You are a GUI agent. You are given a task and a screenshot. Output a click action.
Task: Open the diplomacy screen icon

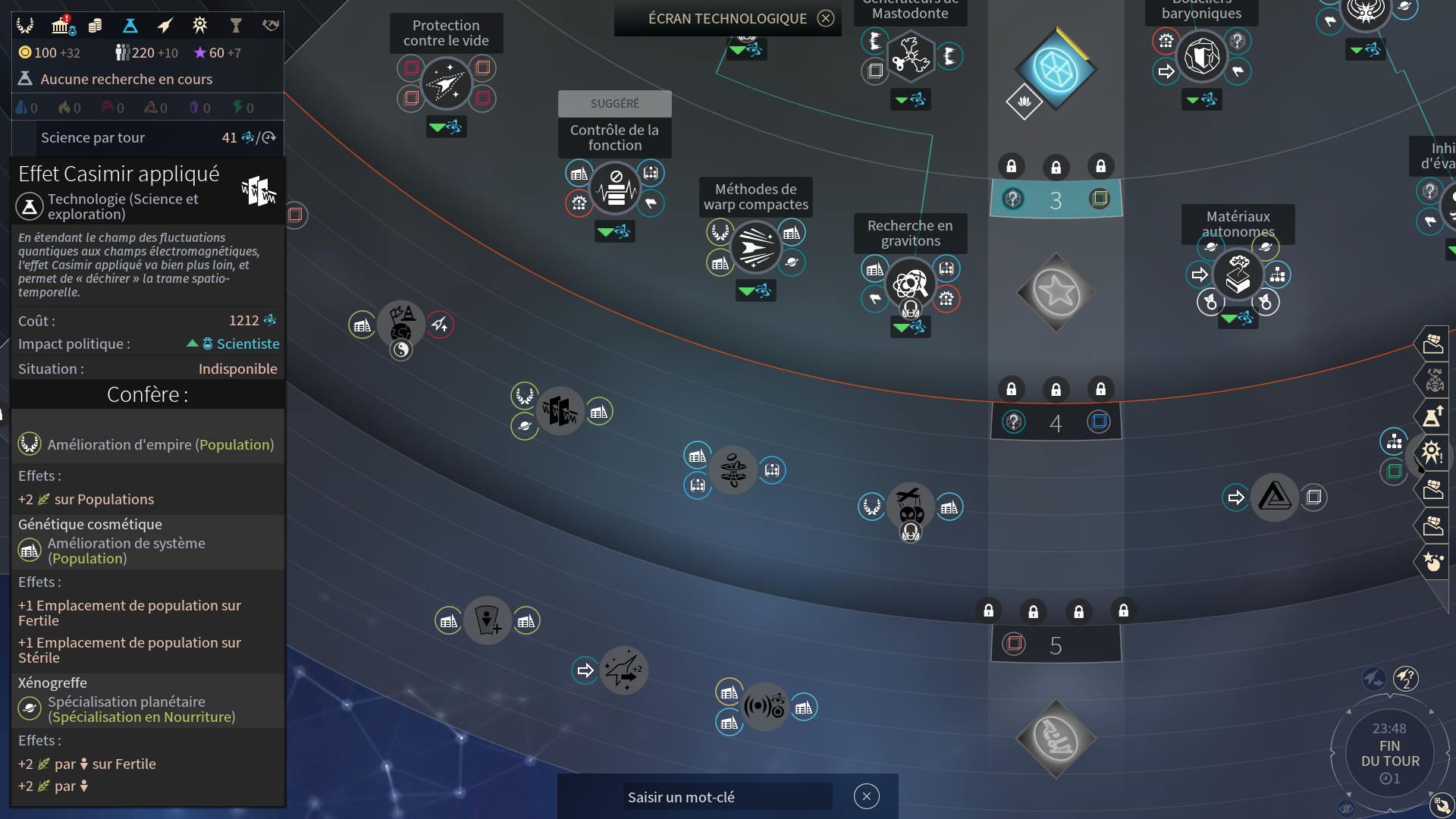(x=270, y=25)
